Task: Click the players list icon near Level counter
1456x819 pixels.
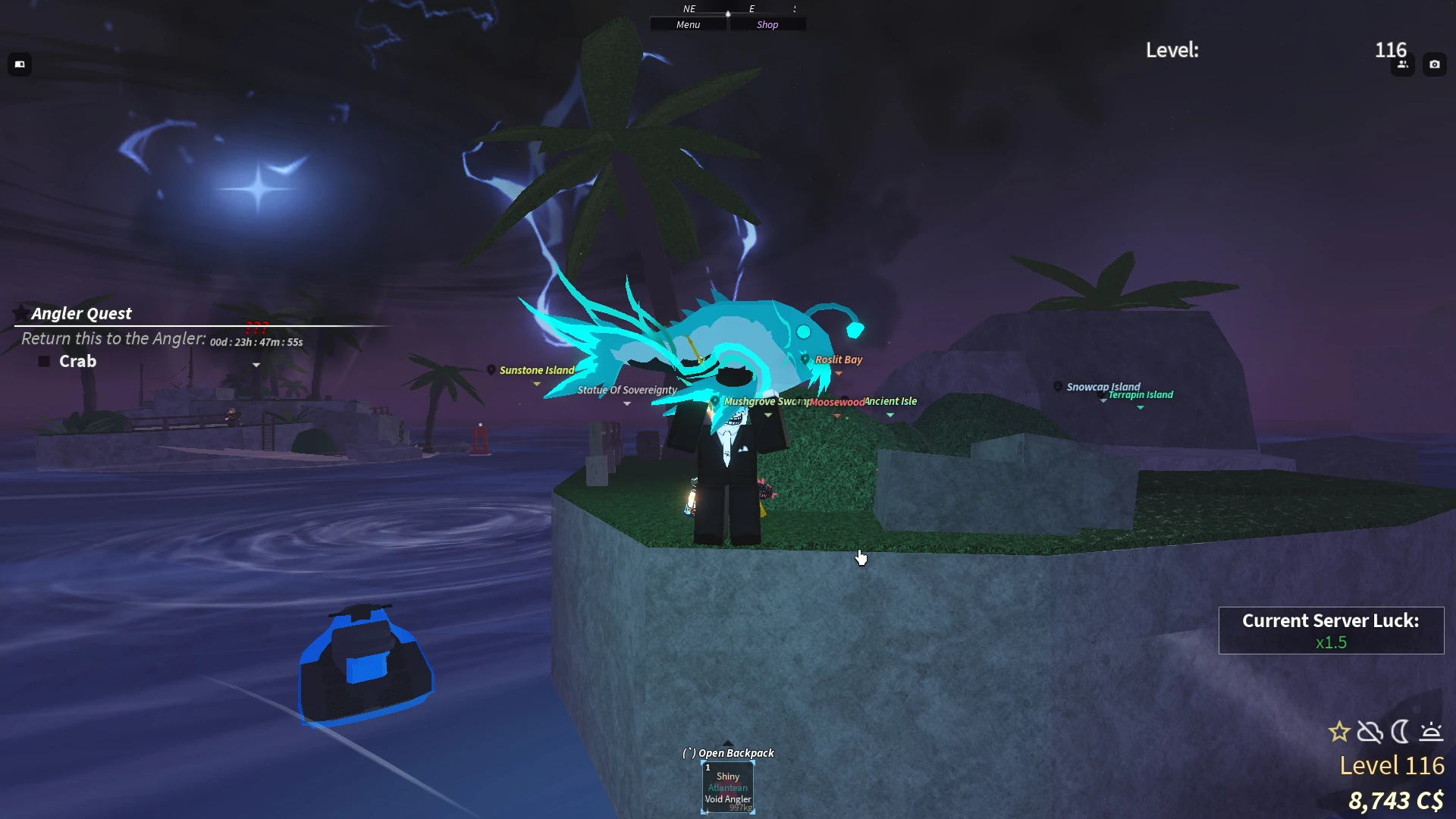Action: 1402,64
